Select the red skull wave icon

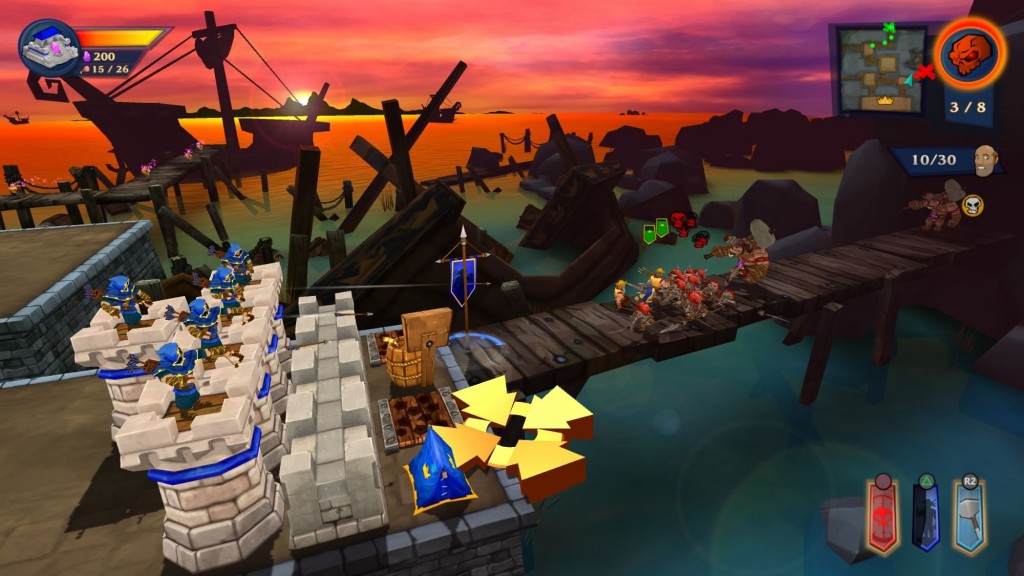pyautogui.click(x=969, y=51)
